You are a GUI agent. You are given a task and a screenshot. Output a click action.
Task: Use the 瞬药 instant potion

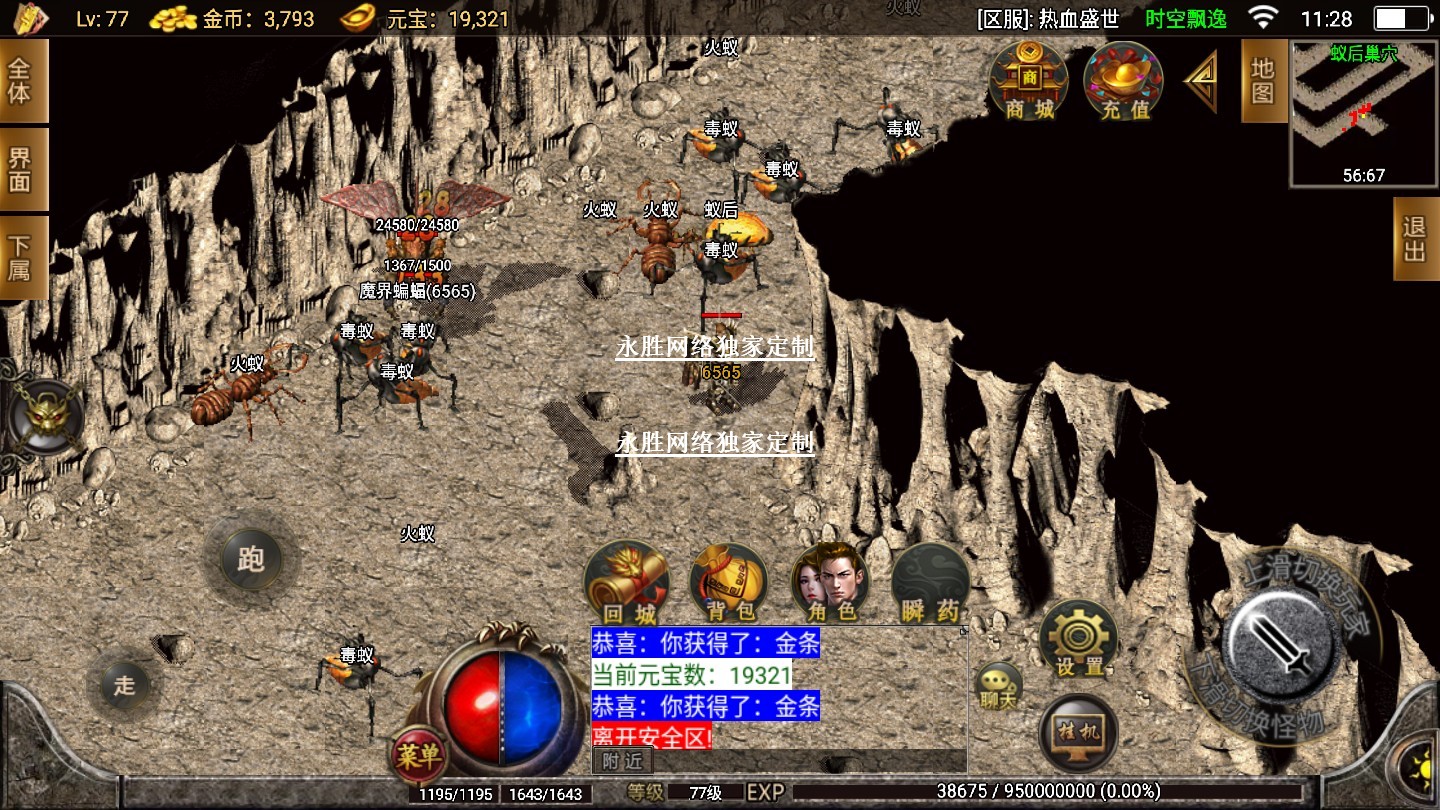click(x=931, y=584)
